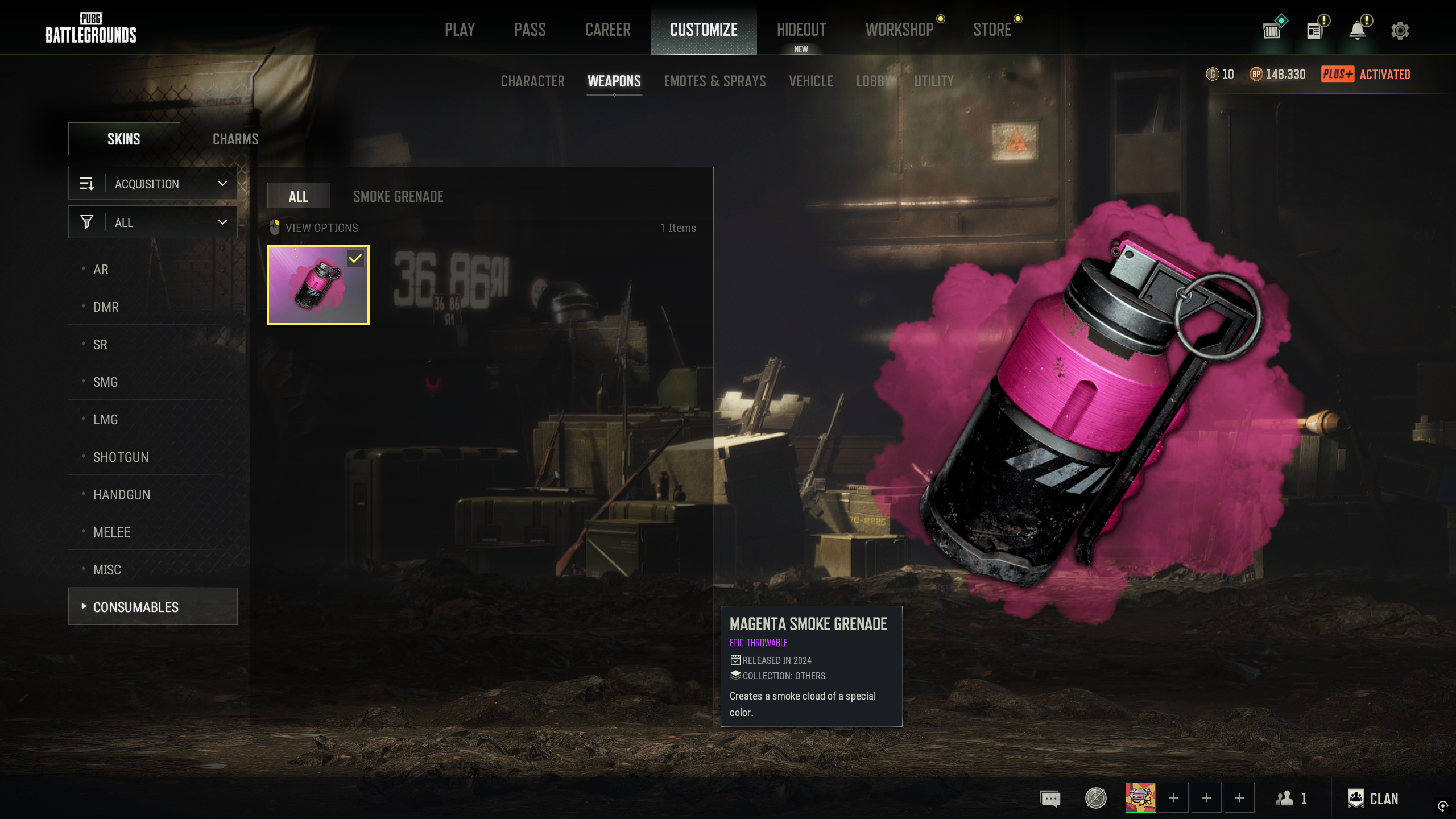1456x819 pixels.
Task: Visit the HIDEOUT tab
Action: coord(801,30)
